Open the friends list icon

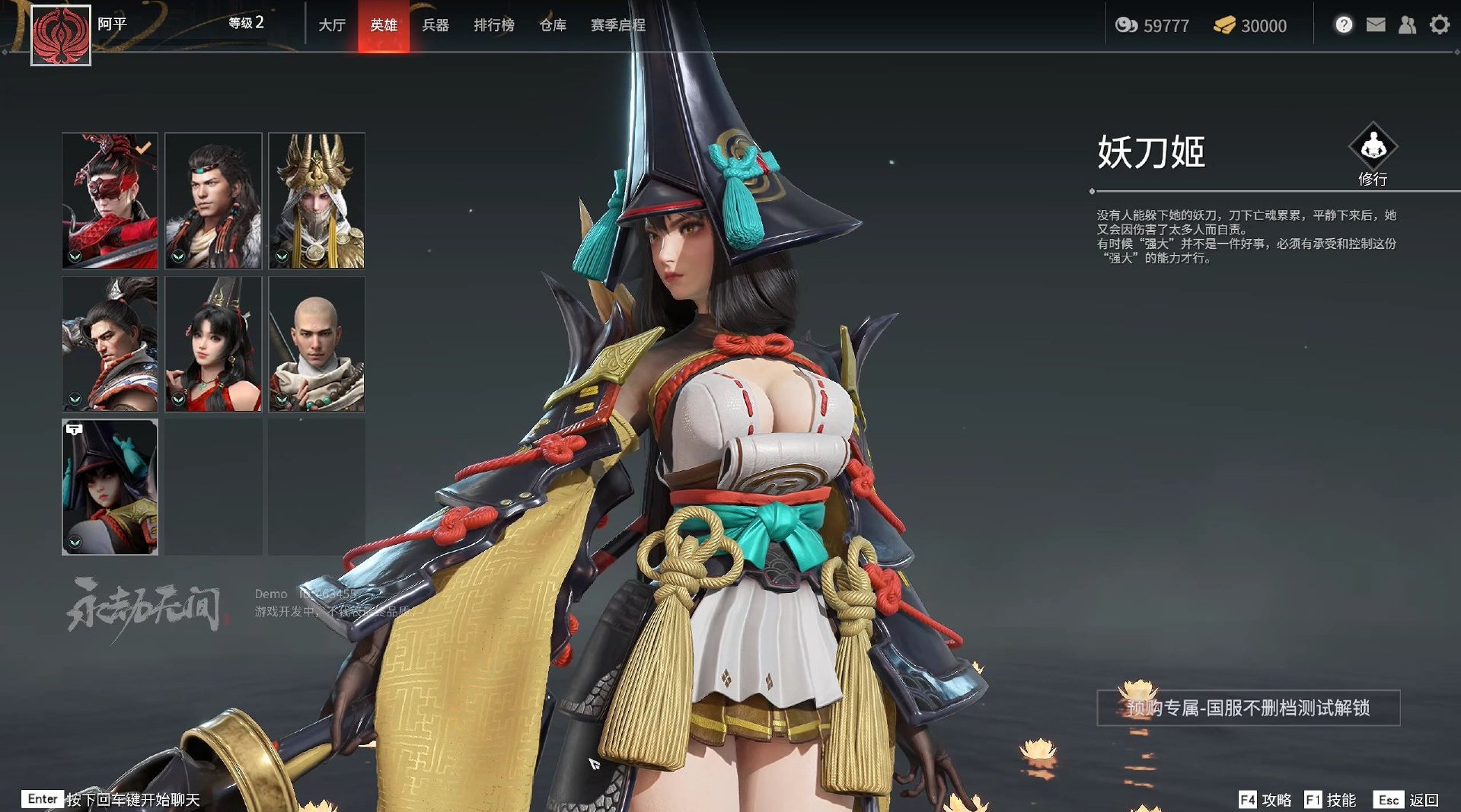pos(1406,24)
